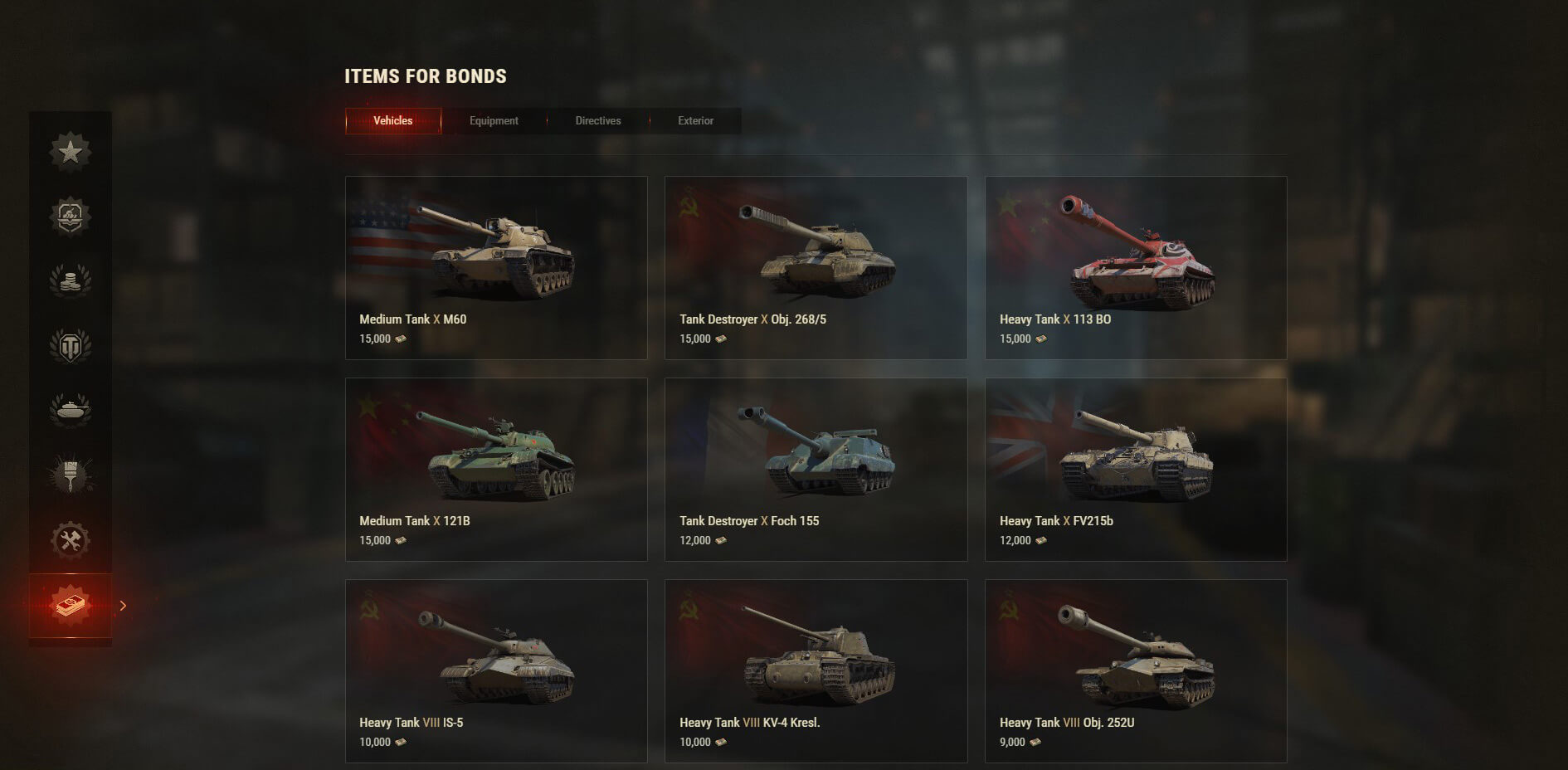This screenshot has height=770, width=1568.
Task: Show the Directives tab
Action: (x=597, y=121)
